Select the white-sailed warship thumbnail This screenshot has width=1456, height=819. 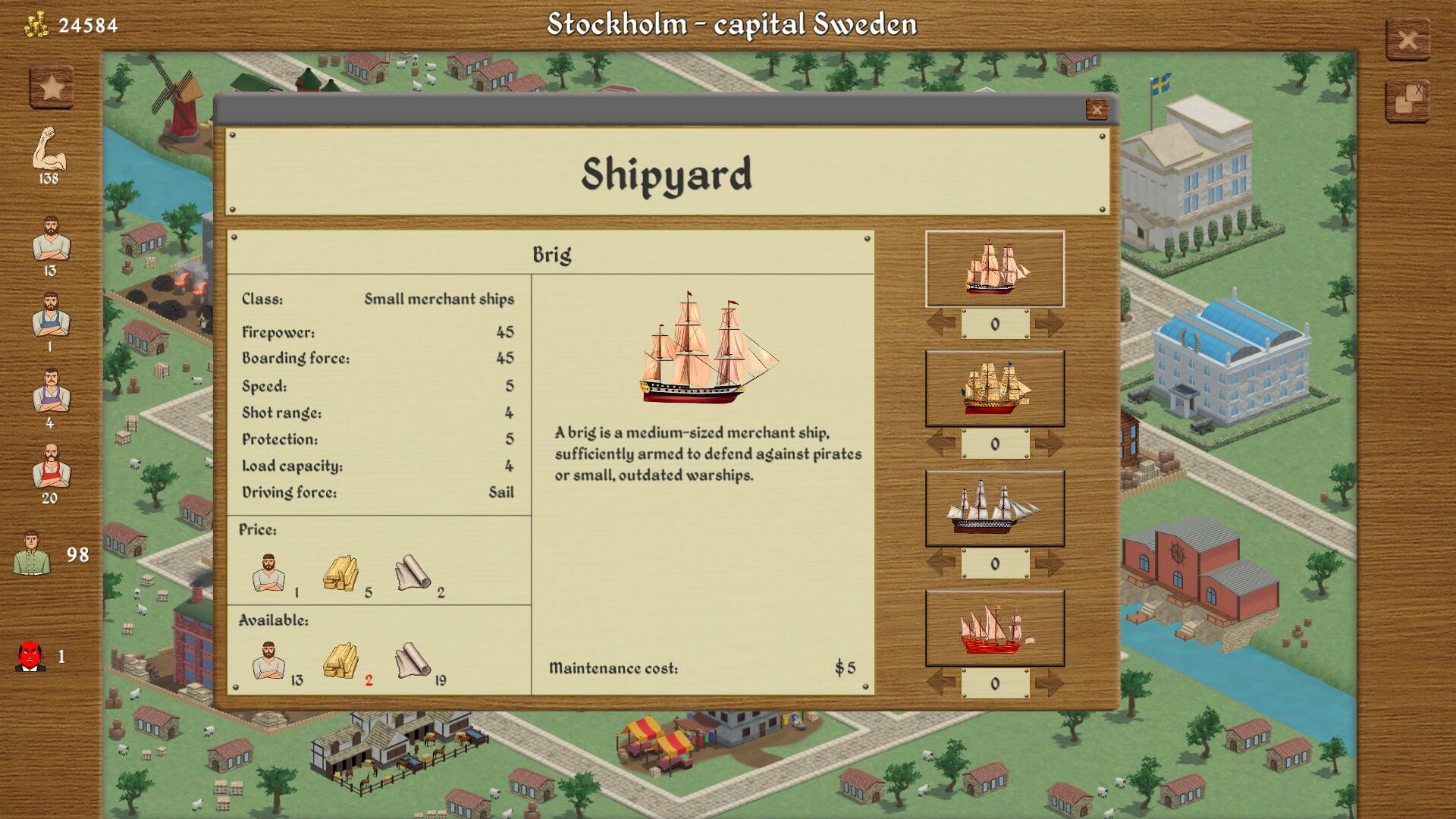coord(994,508)
